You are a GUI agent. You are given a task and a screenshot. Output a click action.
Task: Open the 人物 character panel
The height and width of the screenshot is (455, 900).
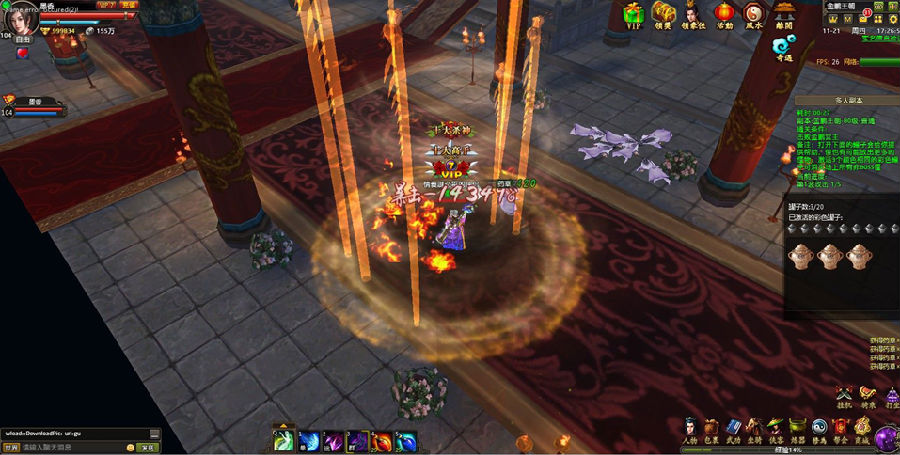click(690, 429)
